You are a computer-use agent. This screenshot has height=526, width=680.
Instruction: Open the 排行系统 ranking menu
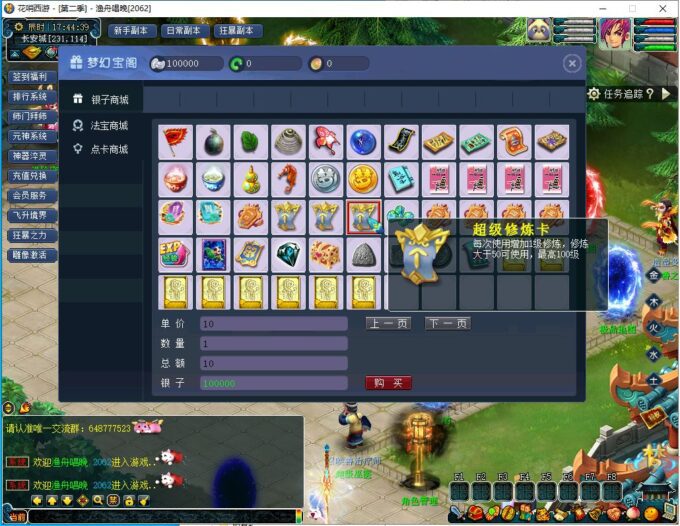click(x=29, y=97)
